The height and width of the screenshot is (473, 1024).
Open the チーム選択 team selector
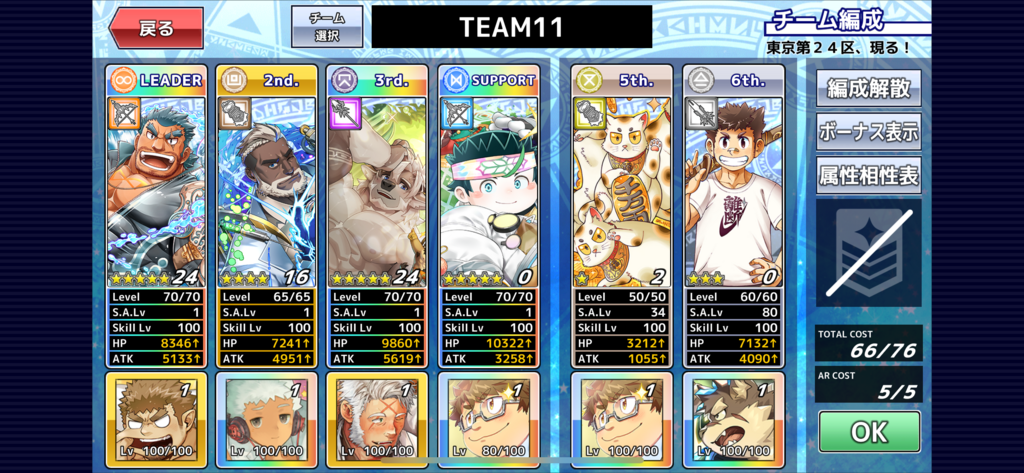click(x=327, y=27)
